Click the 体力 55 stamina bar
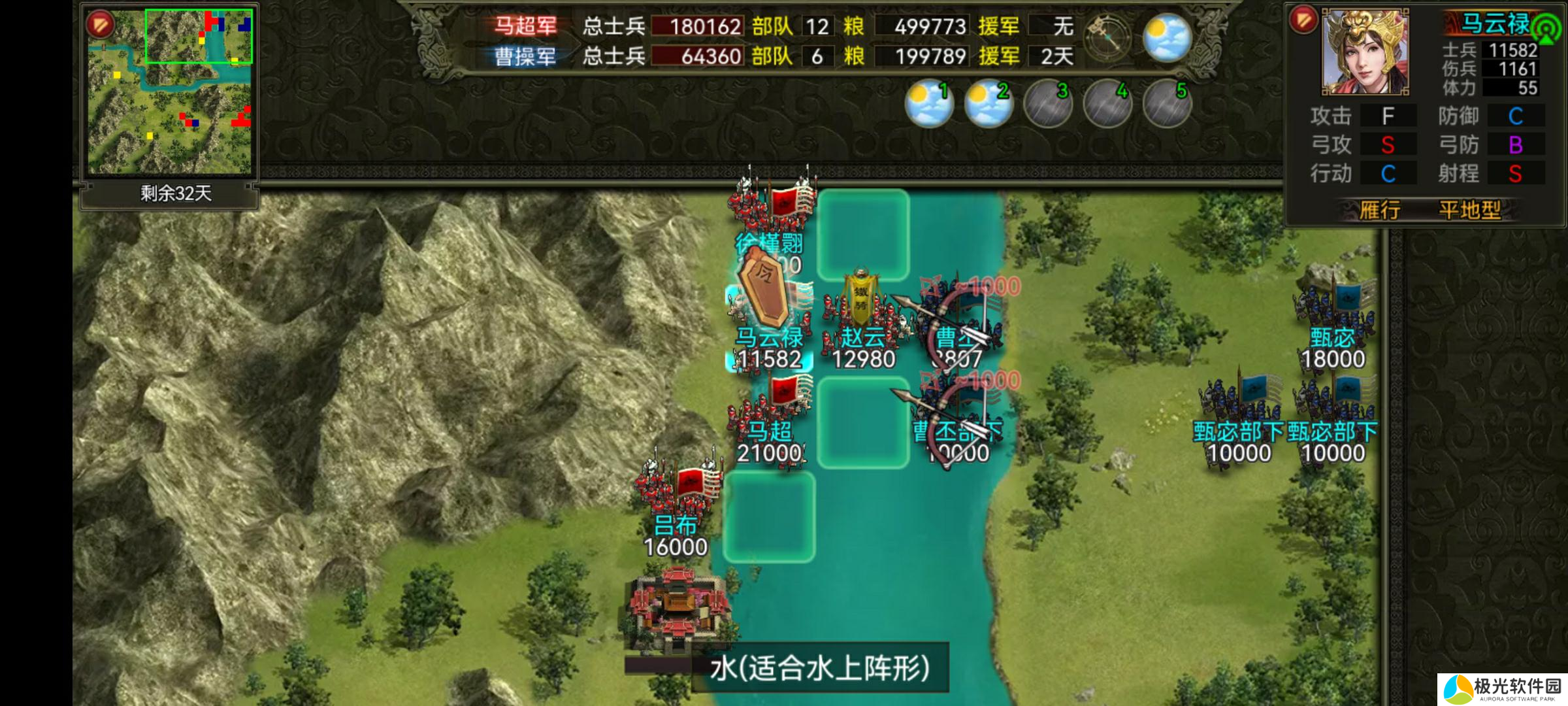 [1509, 88]
